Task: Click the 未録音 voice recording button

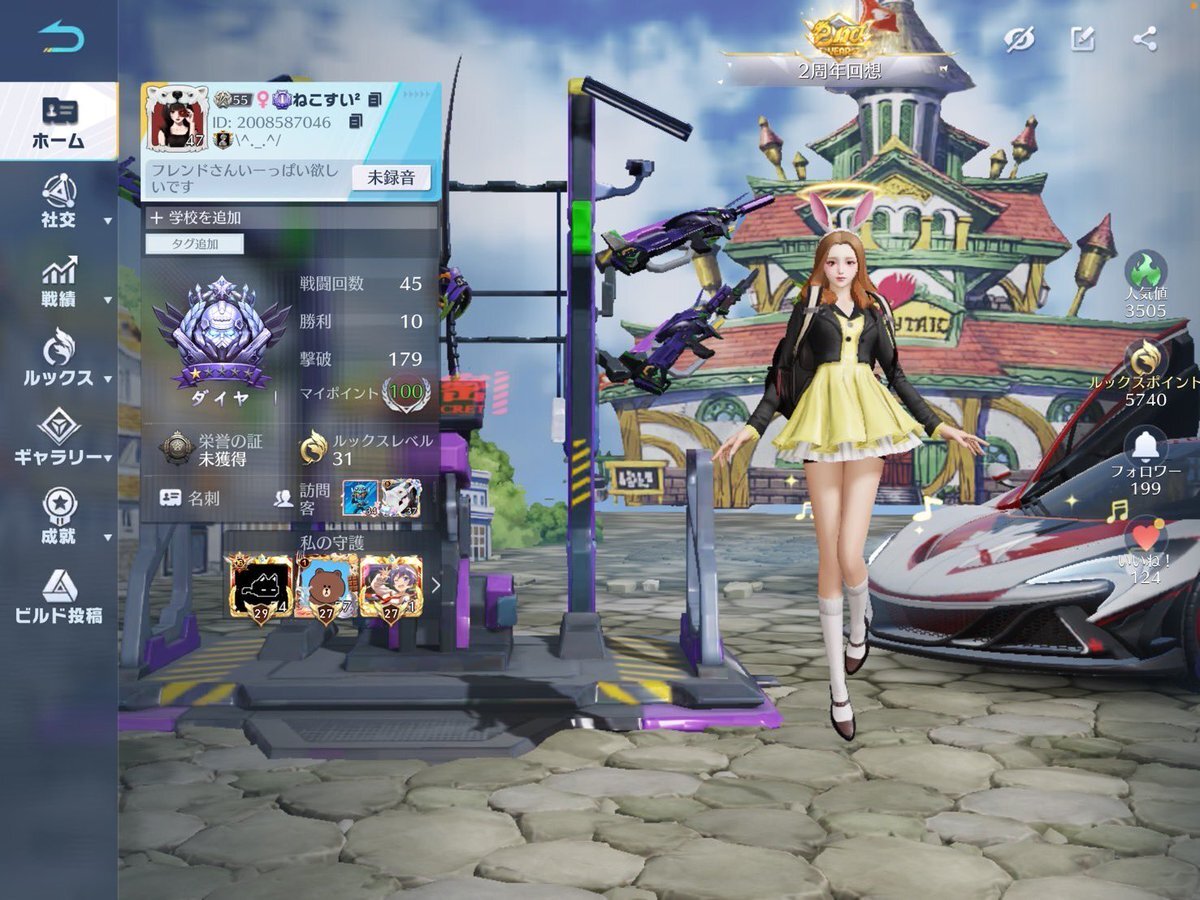Action: [391, 178]
